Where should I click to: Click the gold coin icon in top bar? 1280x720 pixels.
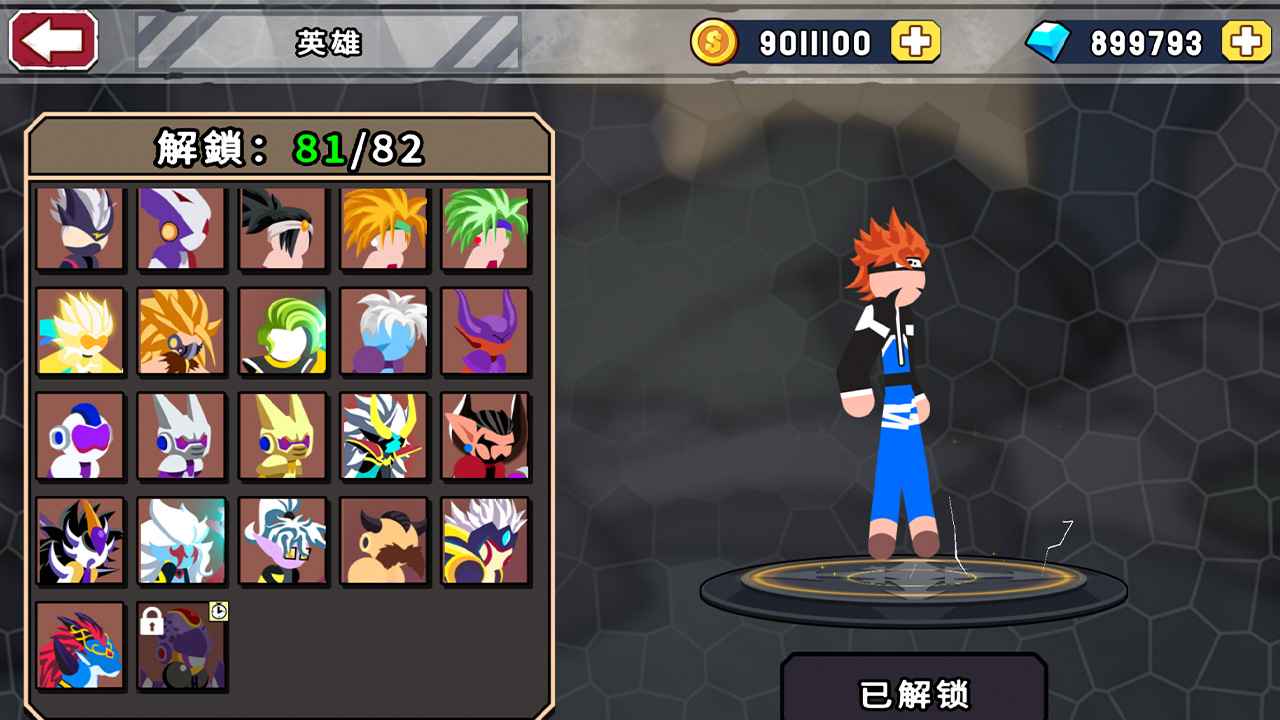715,43
